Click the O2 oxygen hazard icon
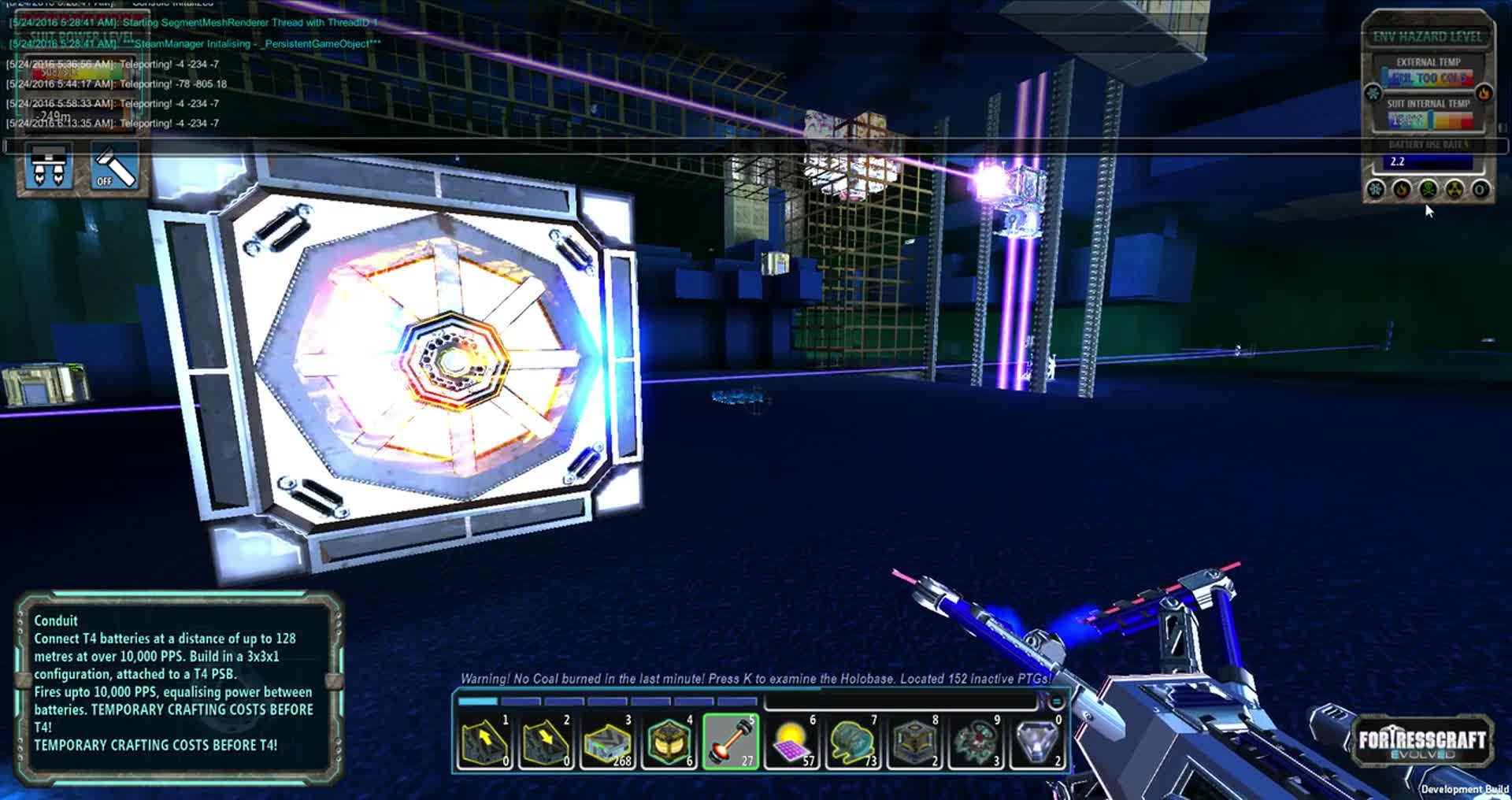This screenshot has width=1512, height=800. pyautogui.click(x=1480, y=190)
